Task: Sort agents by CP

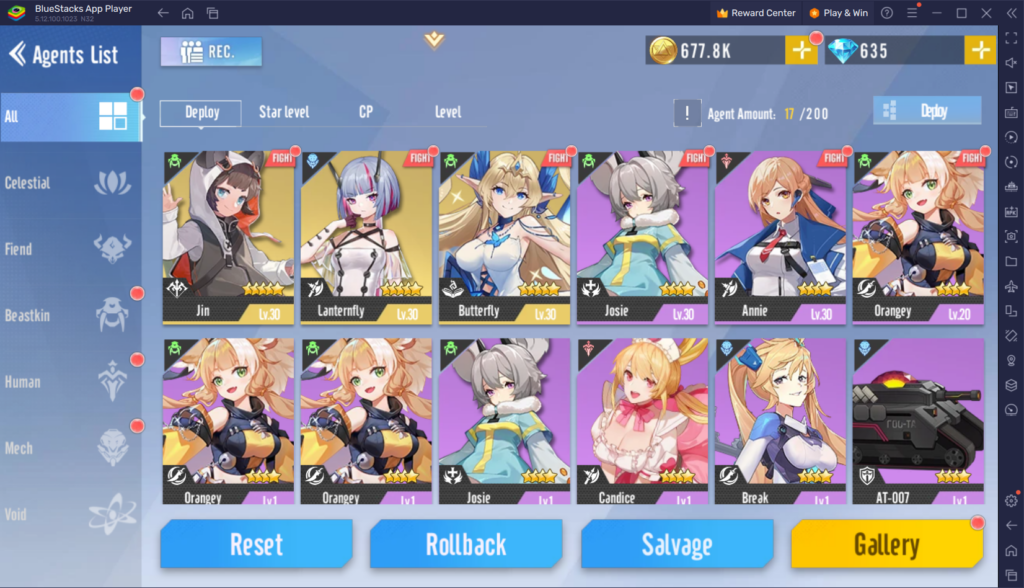Action: click(366, 112)
